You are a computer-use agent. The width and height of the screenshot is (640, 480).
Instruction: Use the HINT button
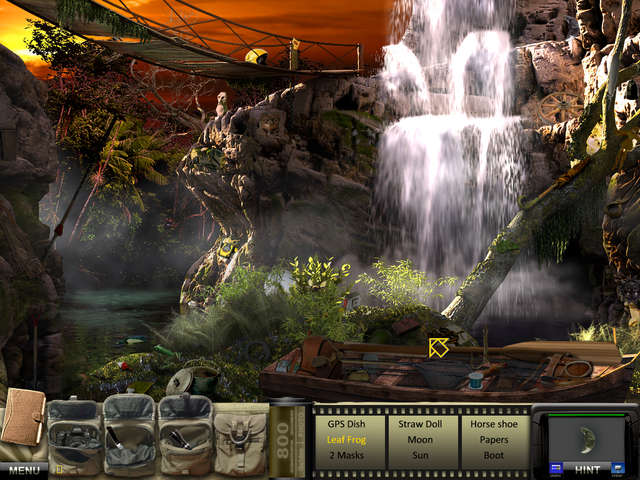click(588, 468)
